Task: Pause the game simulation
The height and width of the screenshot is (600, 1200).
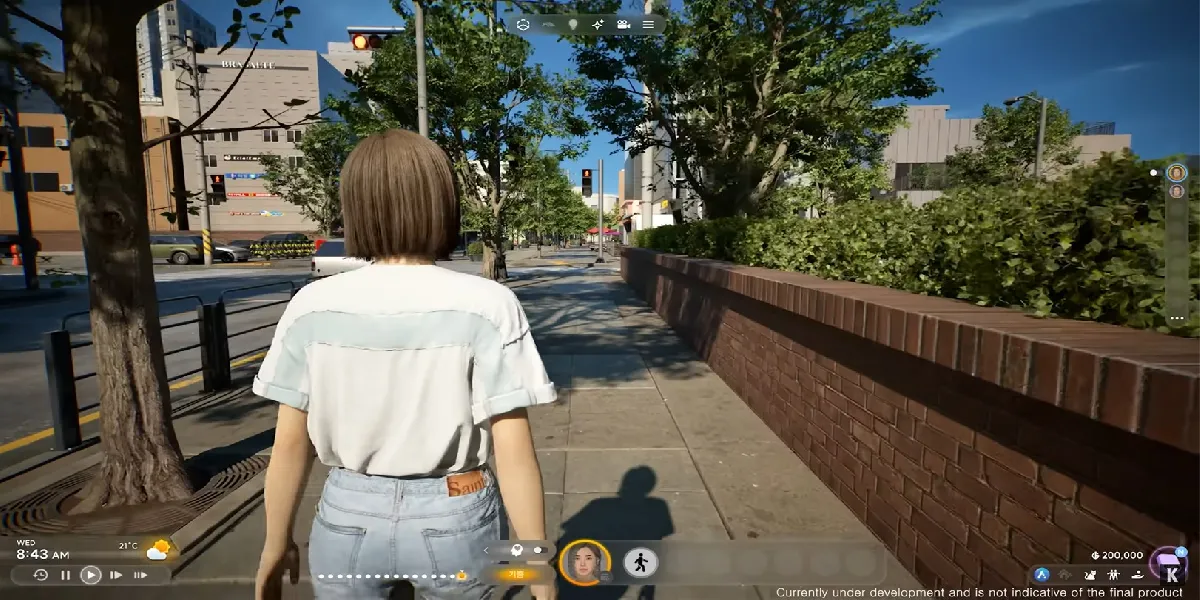Action: [65, 575]
